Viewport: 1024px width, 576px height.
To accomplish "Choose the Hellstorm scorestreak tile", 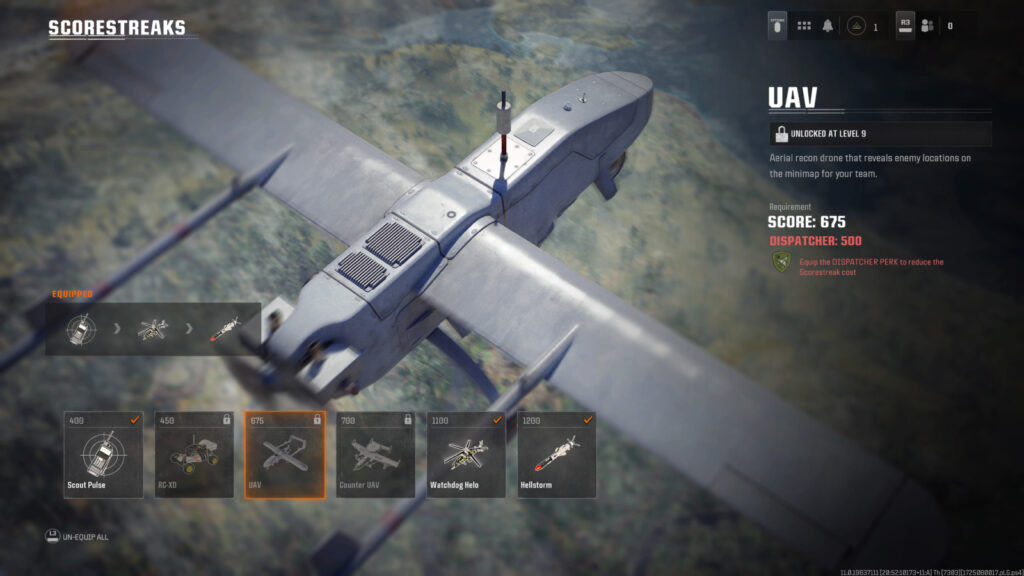I will pos(558,455).
